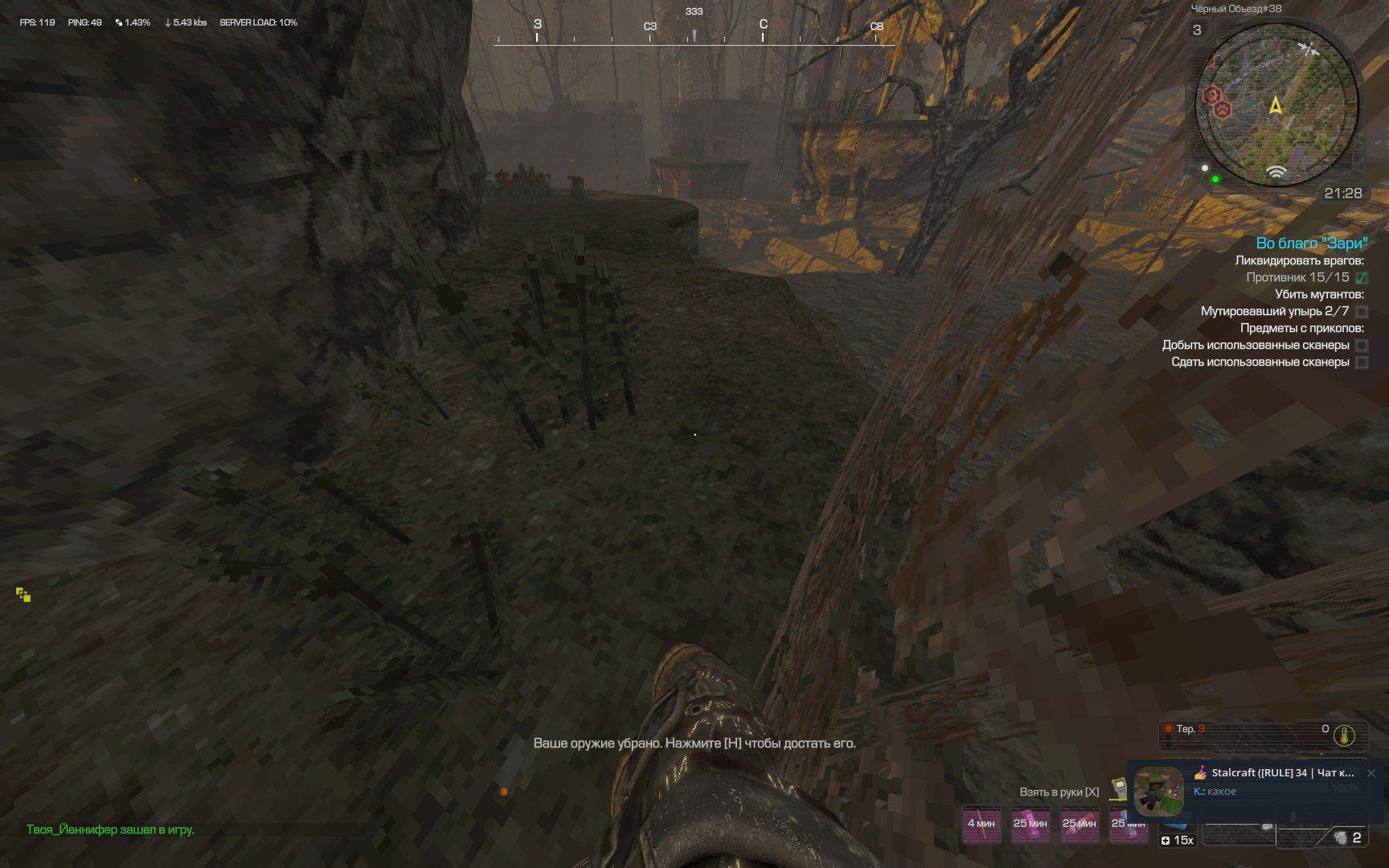Select the gear hexagon marker on minimap
The image size is (1389, 868).
(1211, 96)
